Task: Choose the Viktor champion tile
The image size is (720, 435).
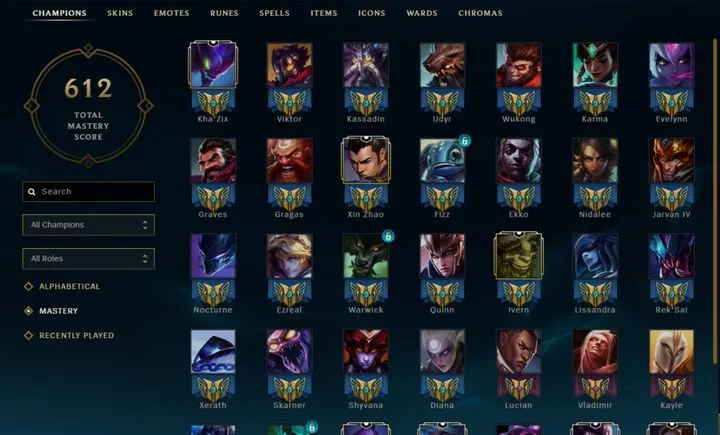Action: 289,65
